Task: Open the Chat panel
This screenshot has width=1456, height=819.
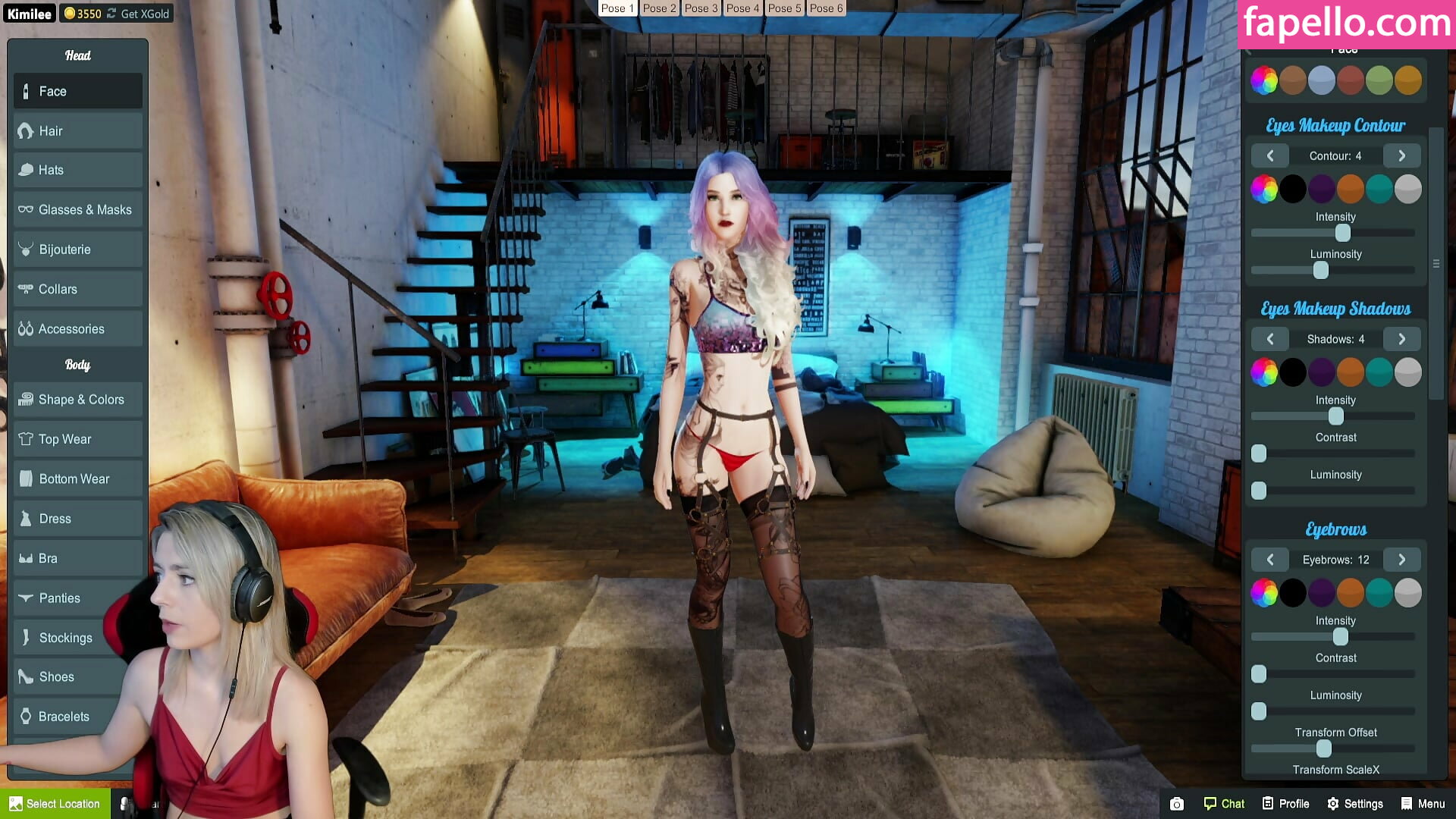Action: pyautogui.click(x=1224, y=804)
